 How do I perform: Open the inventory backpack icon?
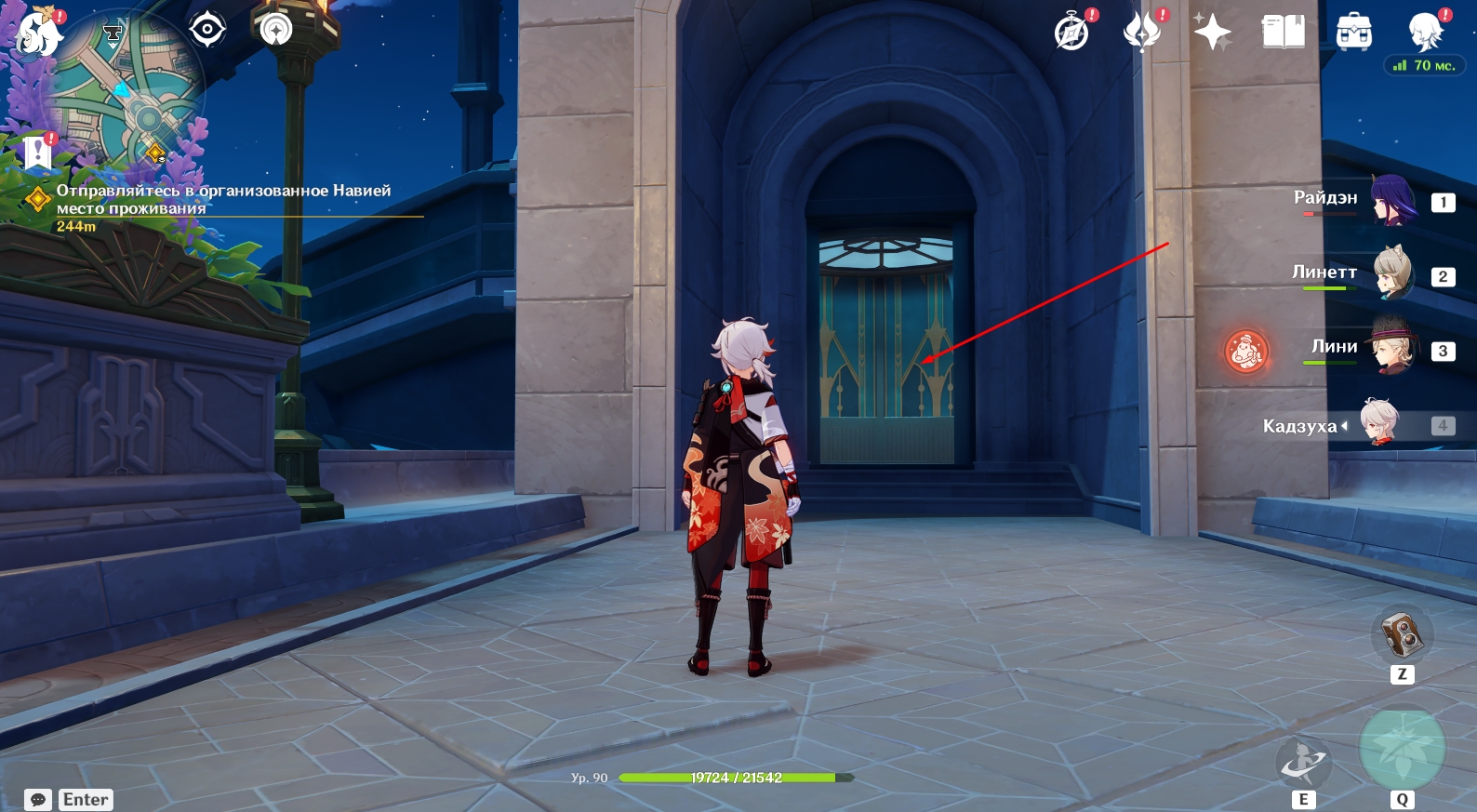point(1353,33)
